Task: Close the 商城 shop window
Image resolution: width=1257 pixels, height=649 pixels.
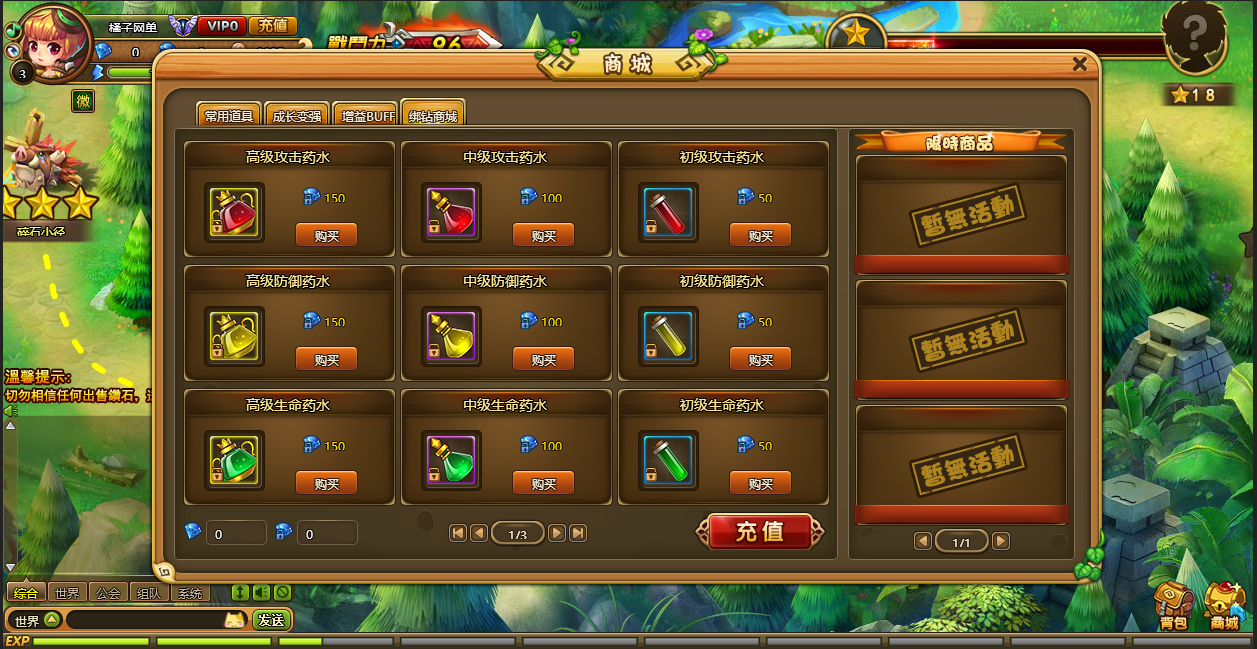Action: [x=1079, y=64]
